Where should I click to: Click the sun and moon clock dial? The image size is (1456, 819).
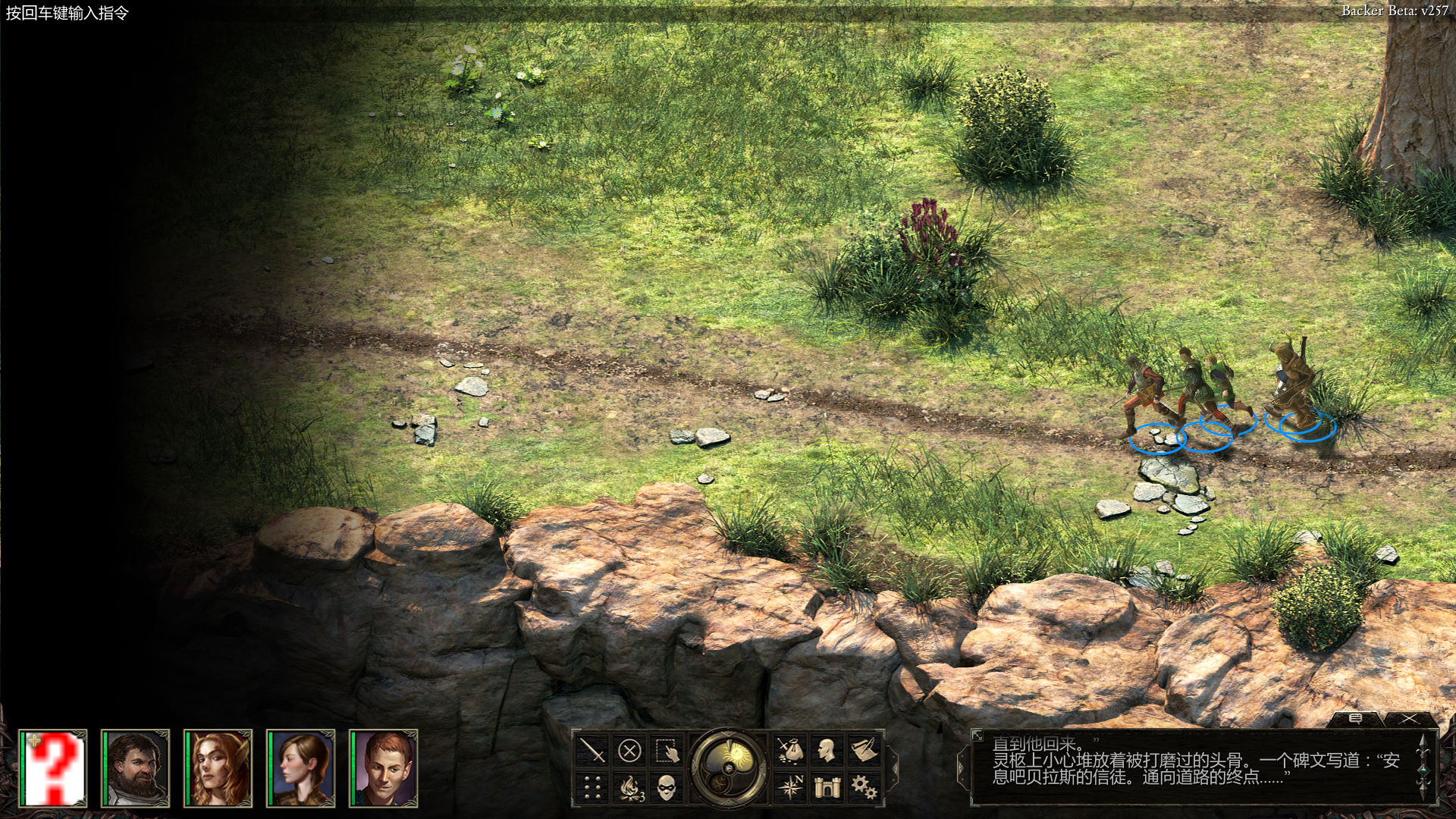pos(729,767)
